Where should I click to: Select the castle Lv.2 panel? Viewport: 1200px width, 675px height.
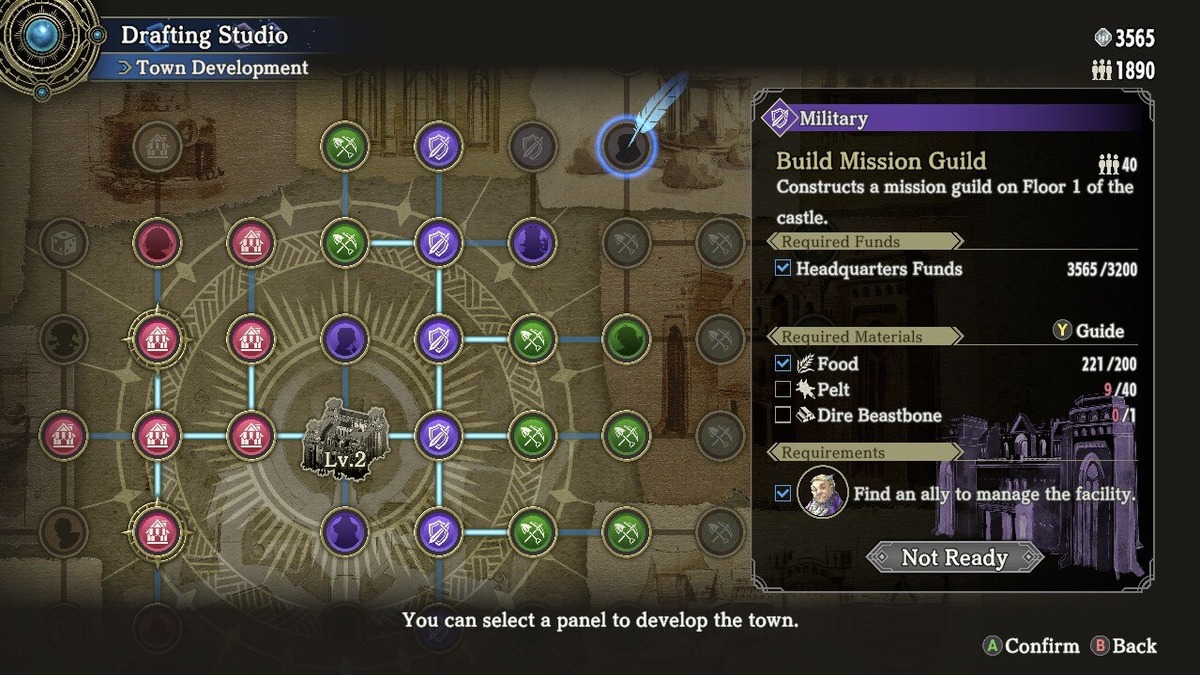tap(345, 436)
